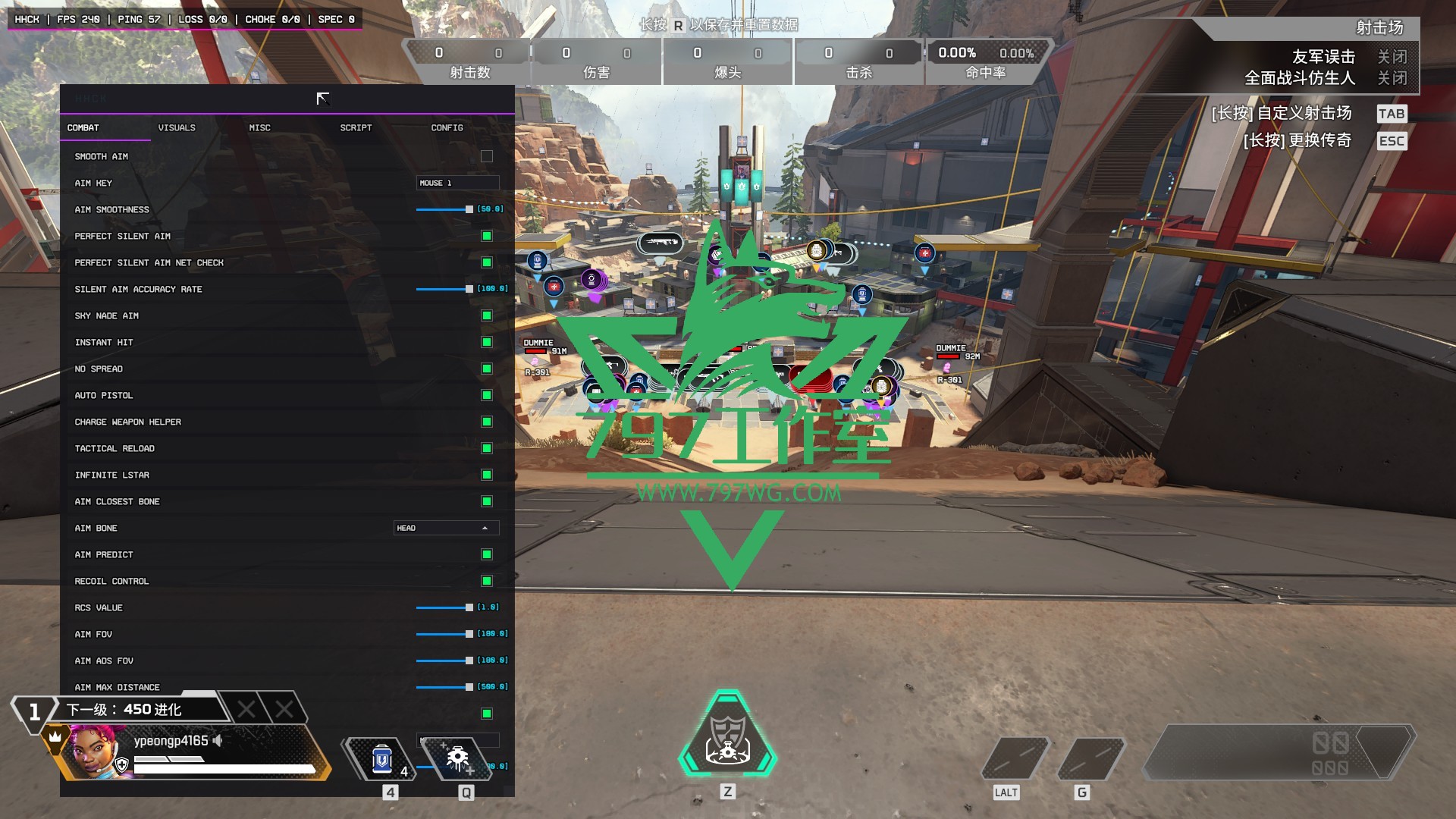Switch to the VISUALS tab
This screenshot has height=819, width=1456.
pyautogui.click(x=177, y=127)
